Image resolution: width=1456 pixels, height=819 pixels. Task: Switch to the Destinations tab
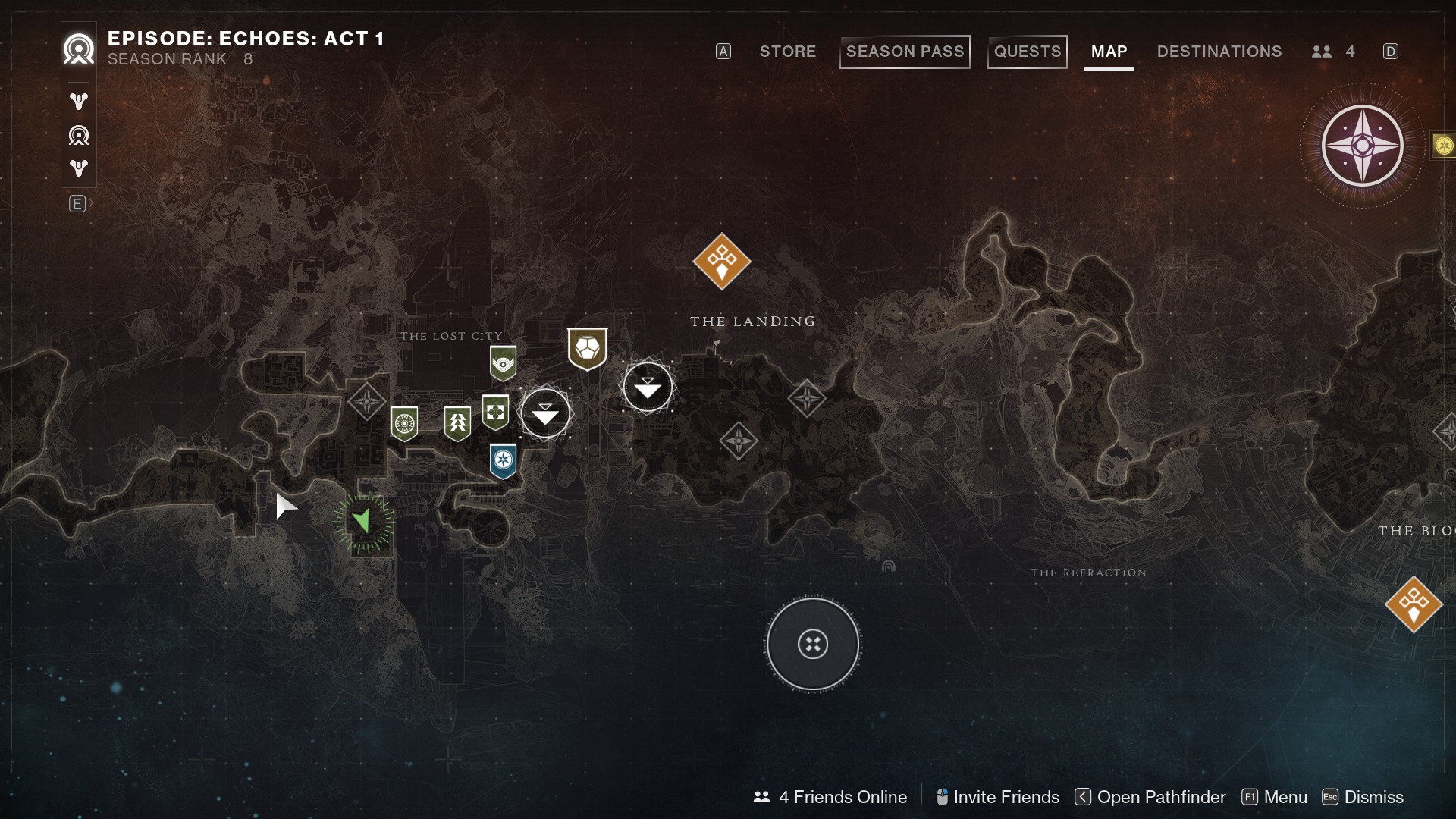click(1219, 52)
